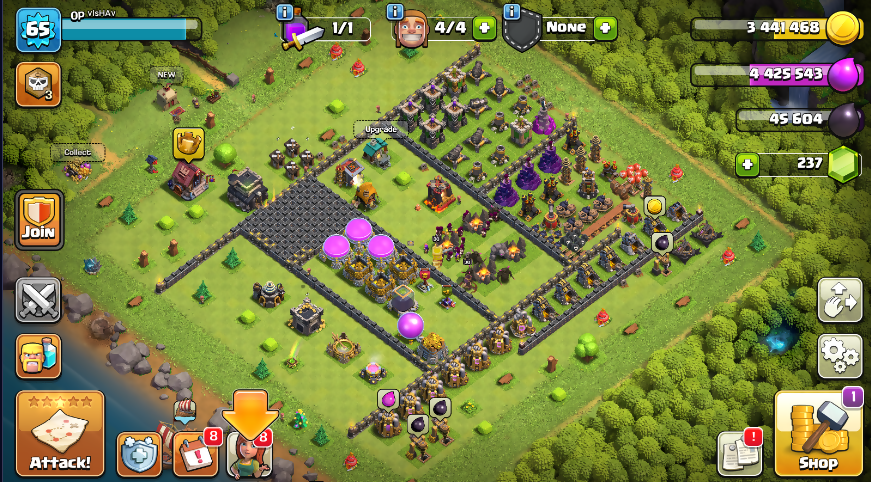Open the calendar events icon
871x482 pixels.
point(195,454)
